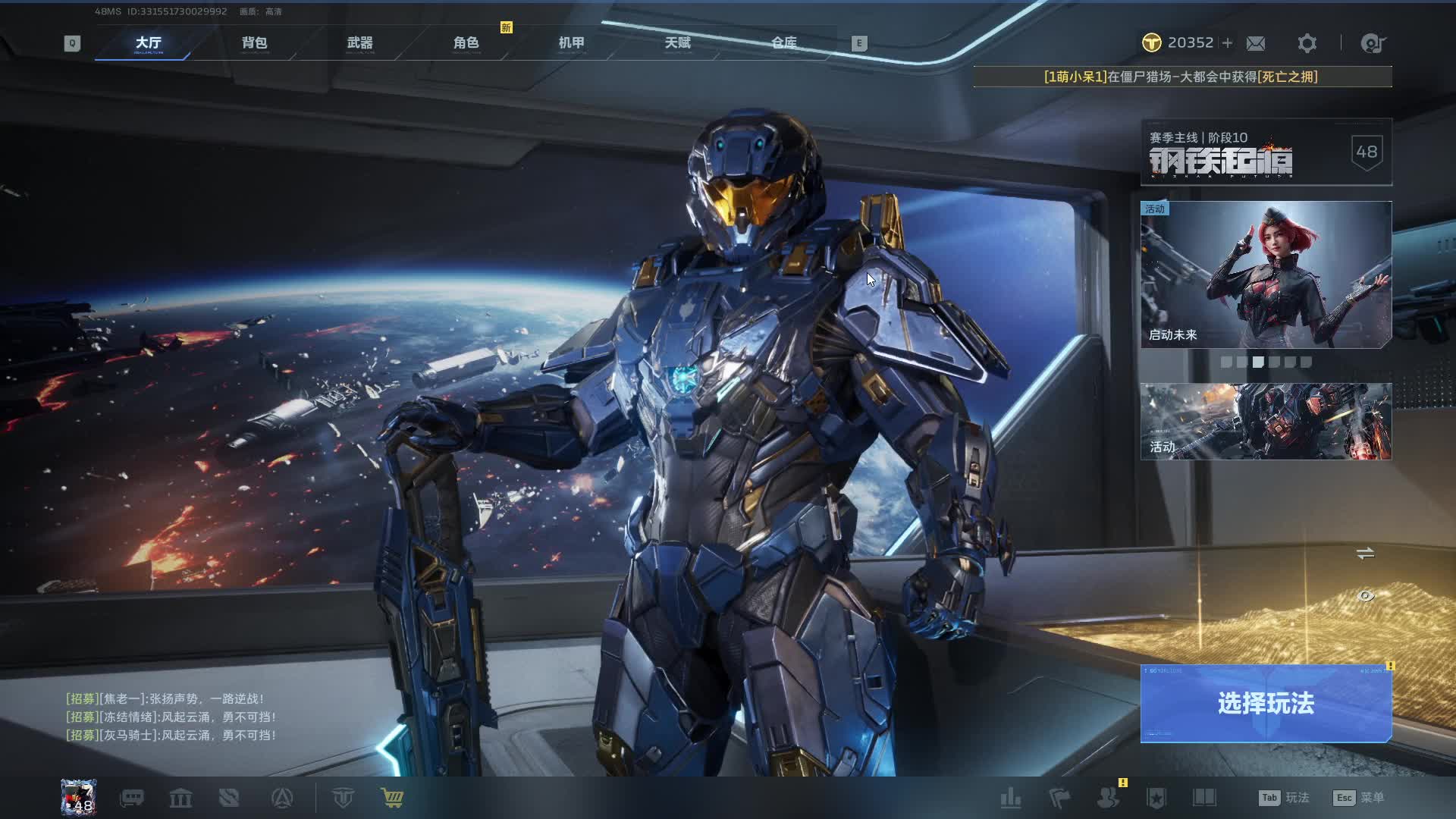Open the friends icon with alert badge
The image size is (1456, 819).
1108,798
